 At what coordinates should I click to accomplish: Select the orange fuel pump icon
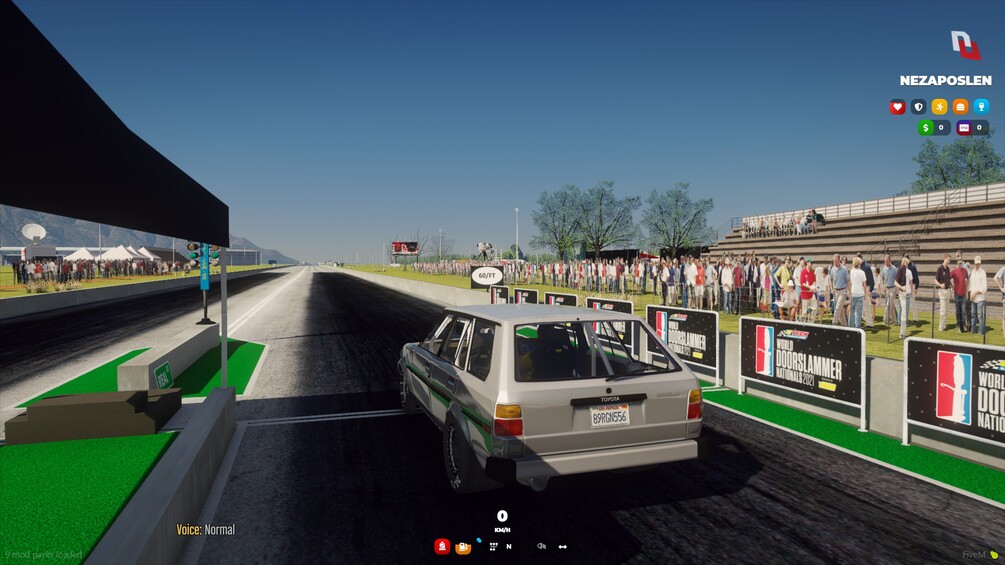tap(463, 547)
